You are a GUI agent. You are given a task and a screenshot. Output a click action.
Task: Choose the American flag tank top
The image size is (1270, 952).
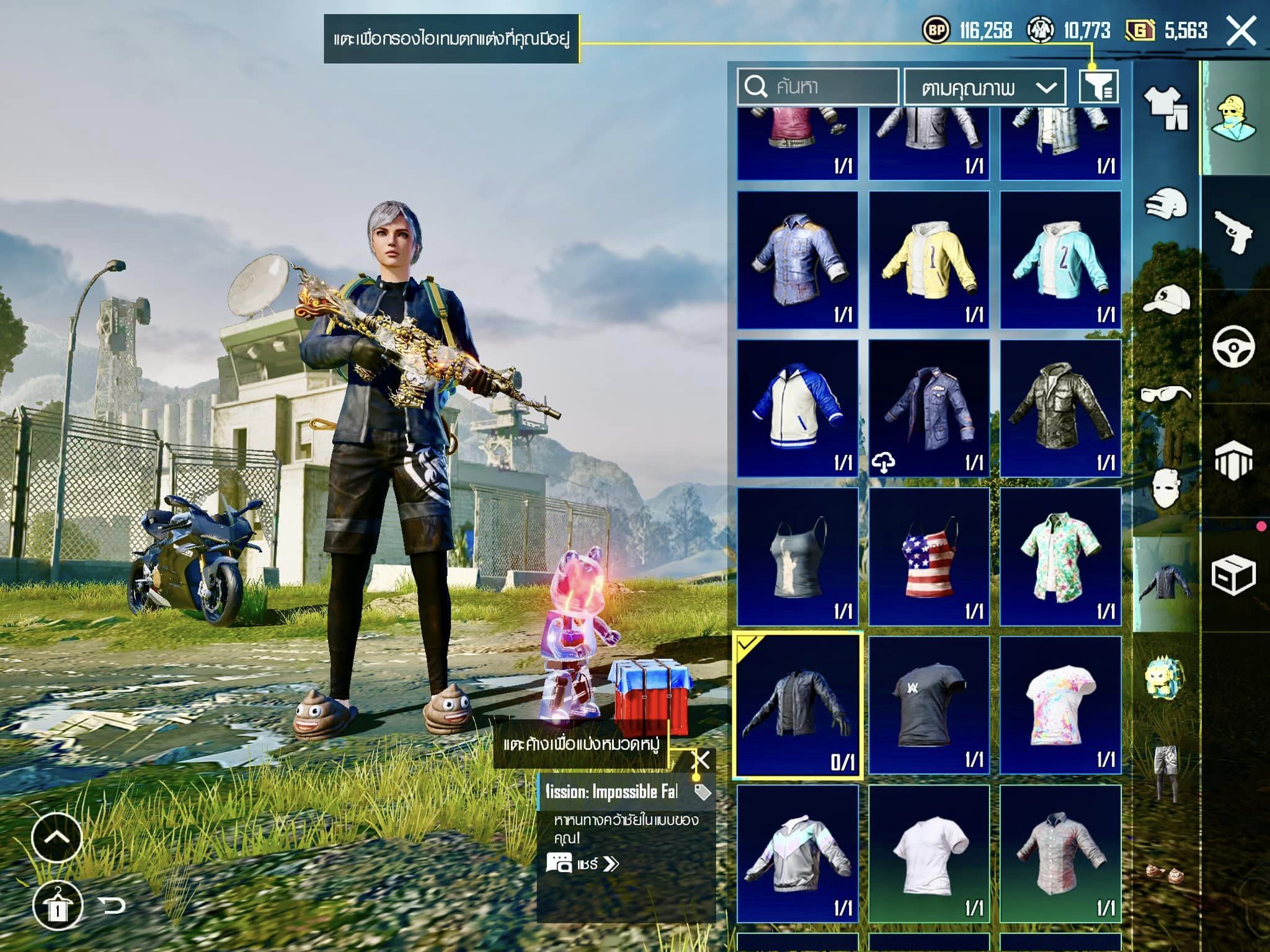point(928,557)
